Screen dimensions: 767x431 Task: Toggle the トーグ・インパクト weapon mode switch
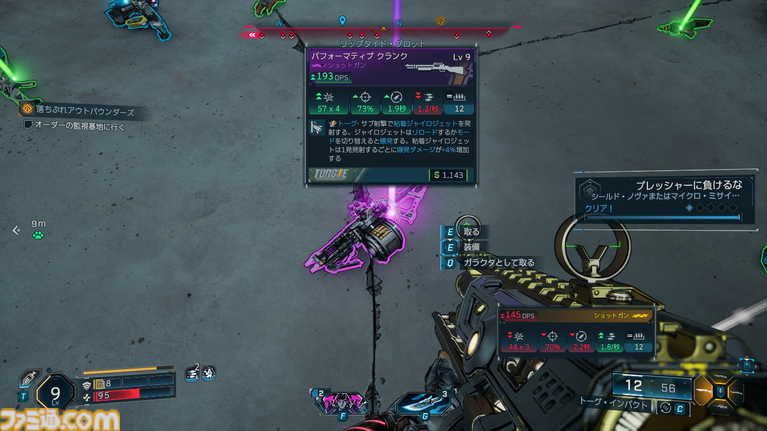click(664, 408)
